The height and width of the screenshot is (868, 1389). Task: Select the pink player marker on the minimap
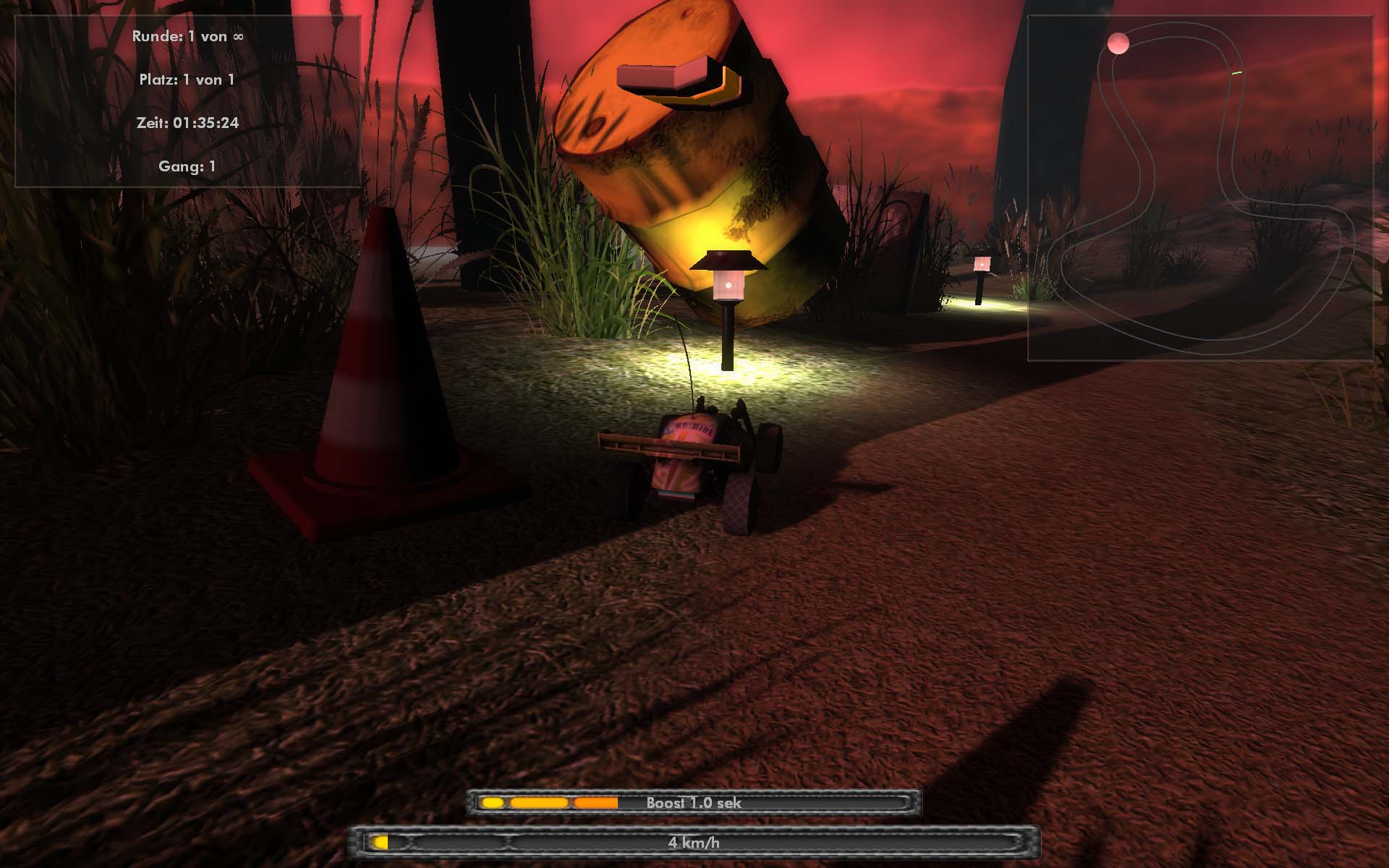(1118, 43)
